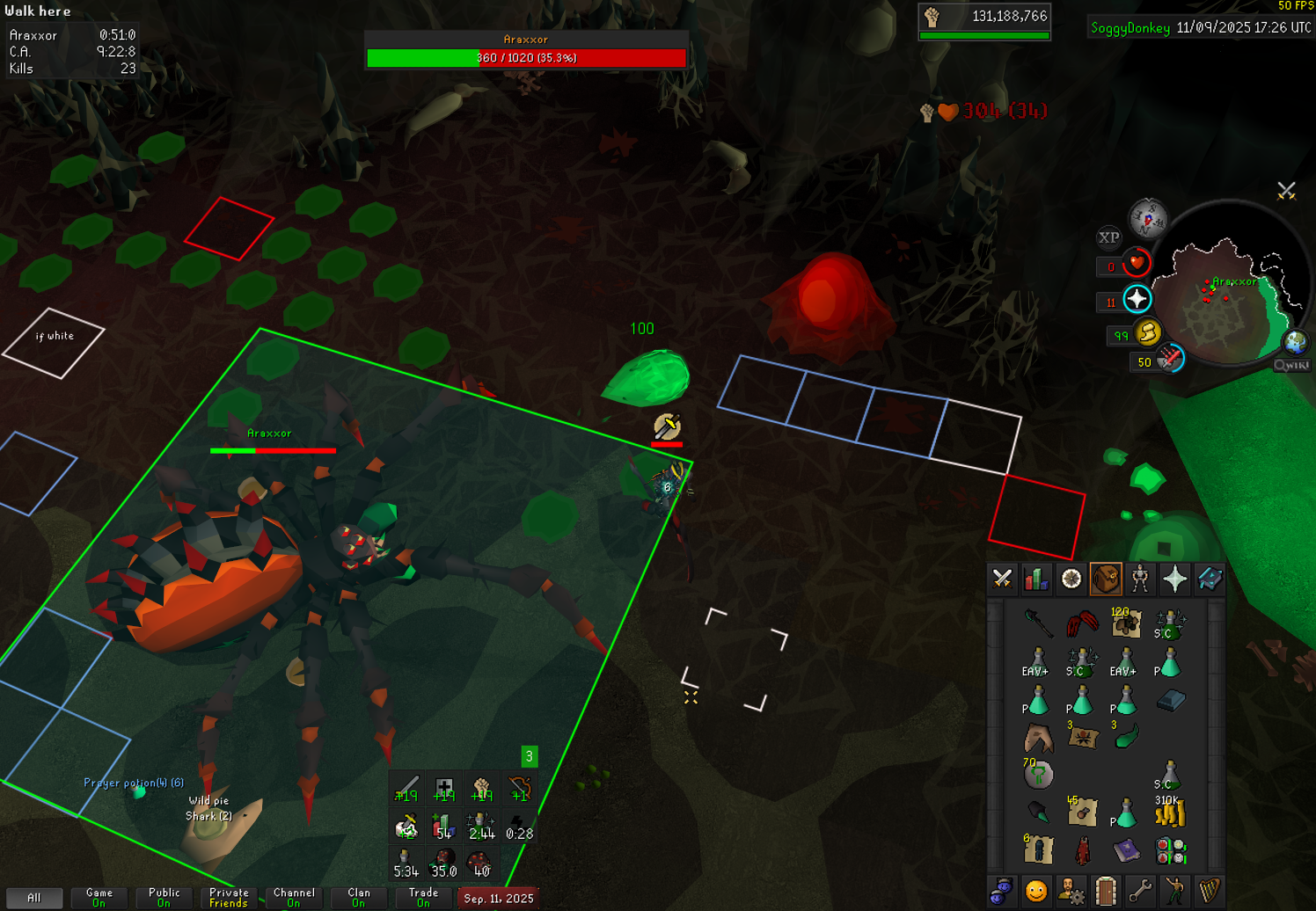Use the nature rune stack of 70
1316x911 pixels.
click(x=1038, y=775)
